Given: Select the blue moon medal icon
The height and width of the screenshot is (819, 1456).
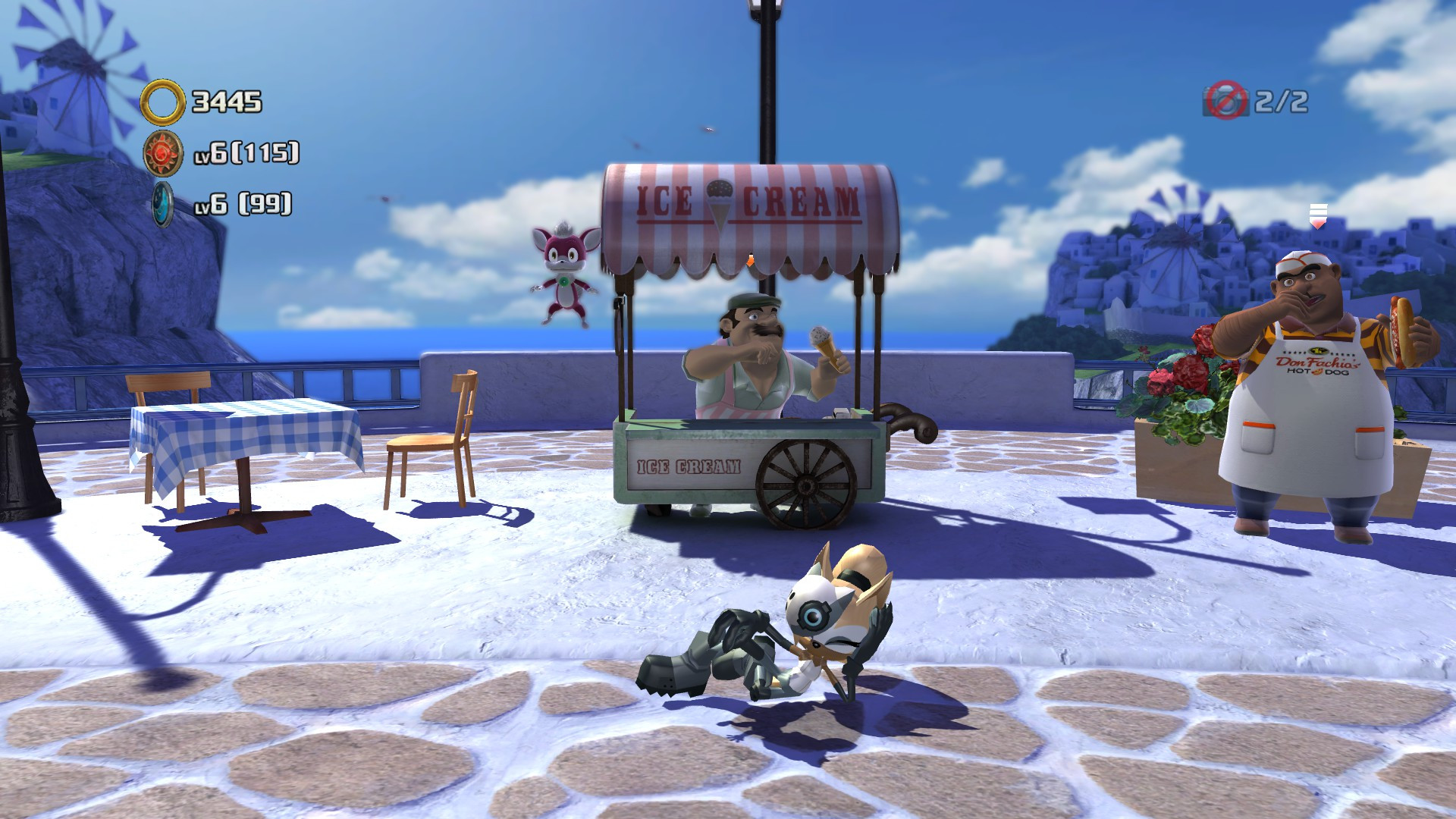Looking at the screenshot, I should (162, 205).
